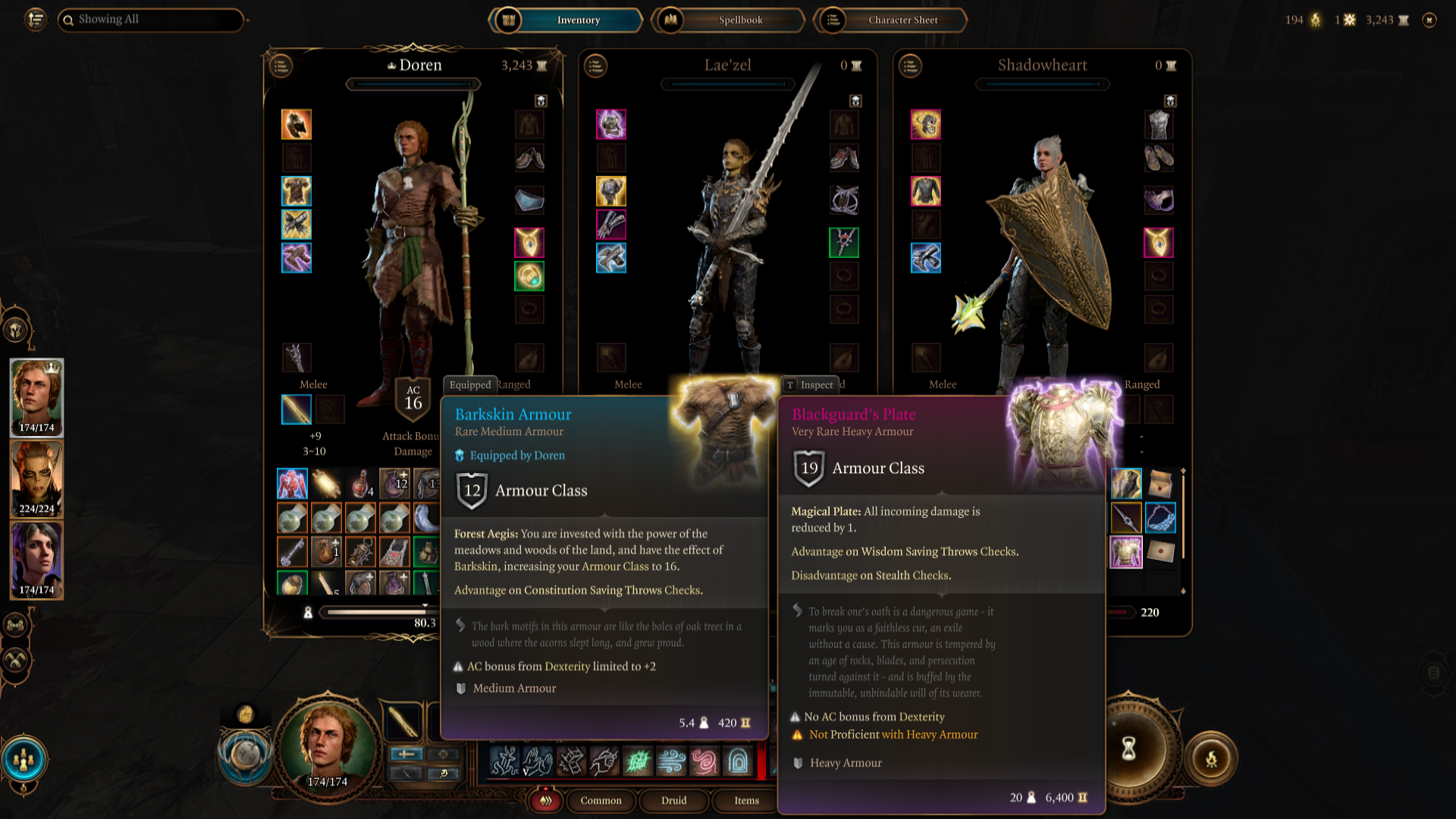Click the hourglass end-turn icon bottom right
The image size is (1456, 819).
1130,747
